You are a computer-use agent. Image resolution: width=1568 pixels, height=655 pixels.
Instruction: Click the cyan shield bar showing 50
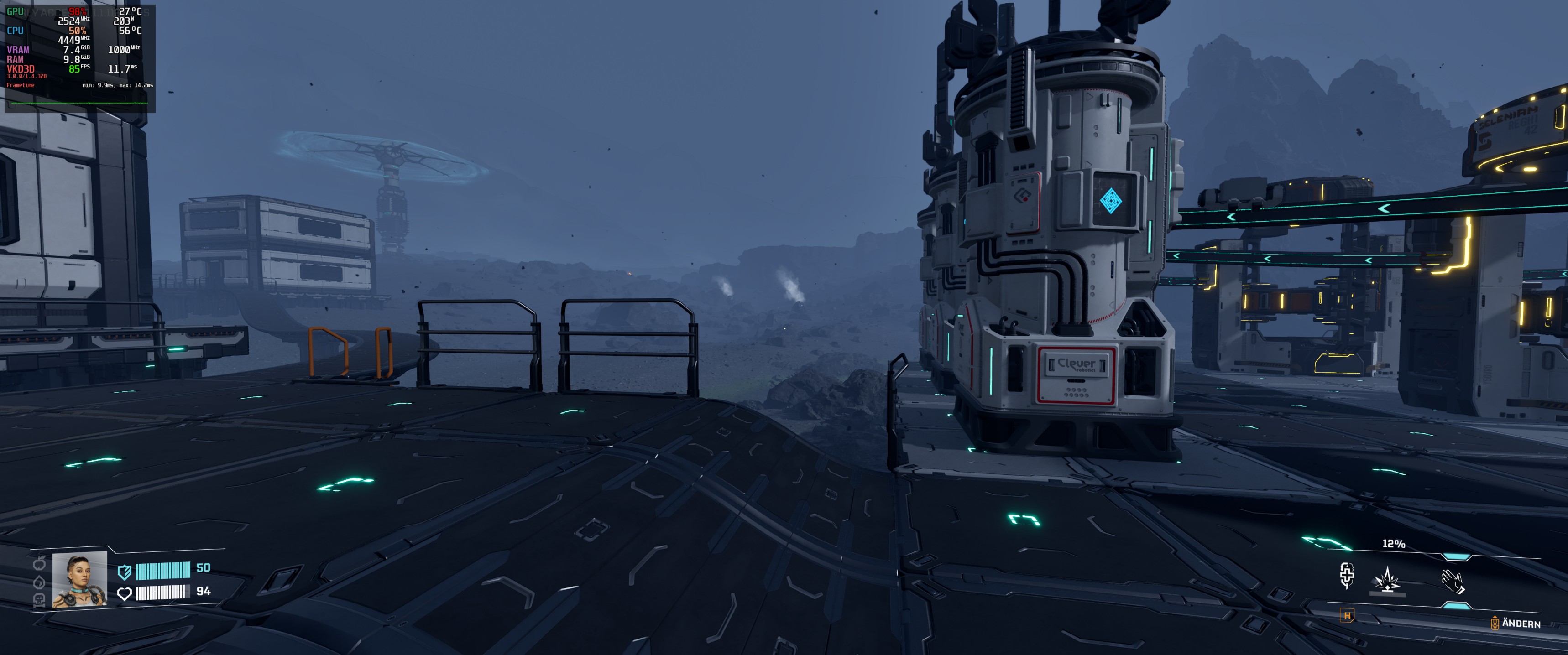pyautogui.click(x=163, y=572)
